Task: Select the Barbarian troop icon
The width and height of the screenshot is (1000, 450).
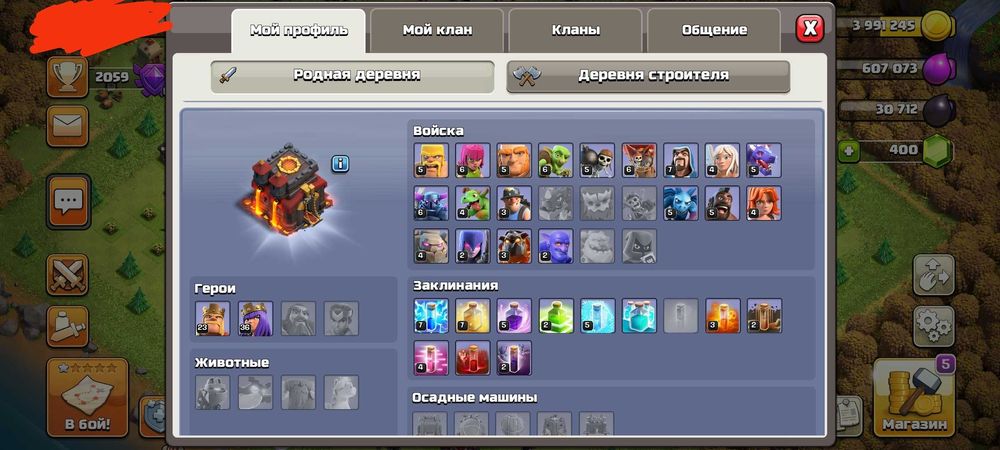Action: point(430,160)
